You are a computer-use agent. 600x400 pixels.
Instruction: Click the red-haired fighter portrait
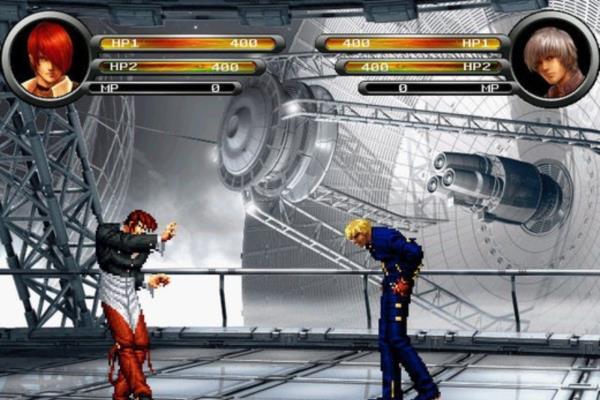46,58
